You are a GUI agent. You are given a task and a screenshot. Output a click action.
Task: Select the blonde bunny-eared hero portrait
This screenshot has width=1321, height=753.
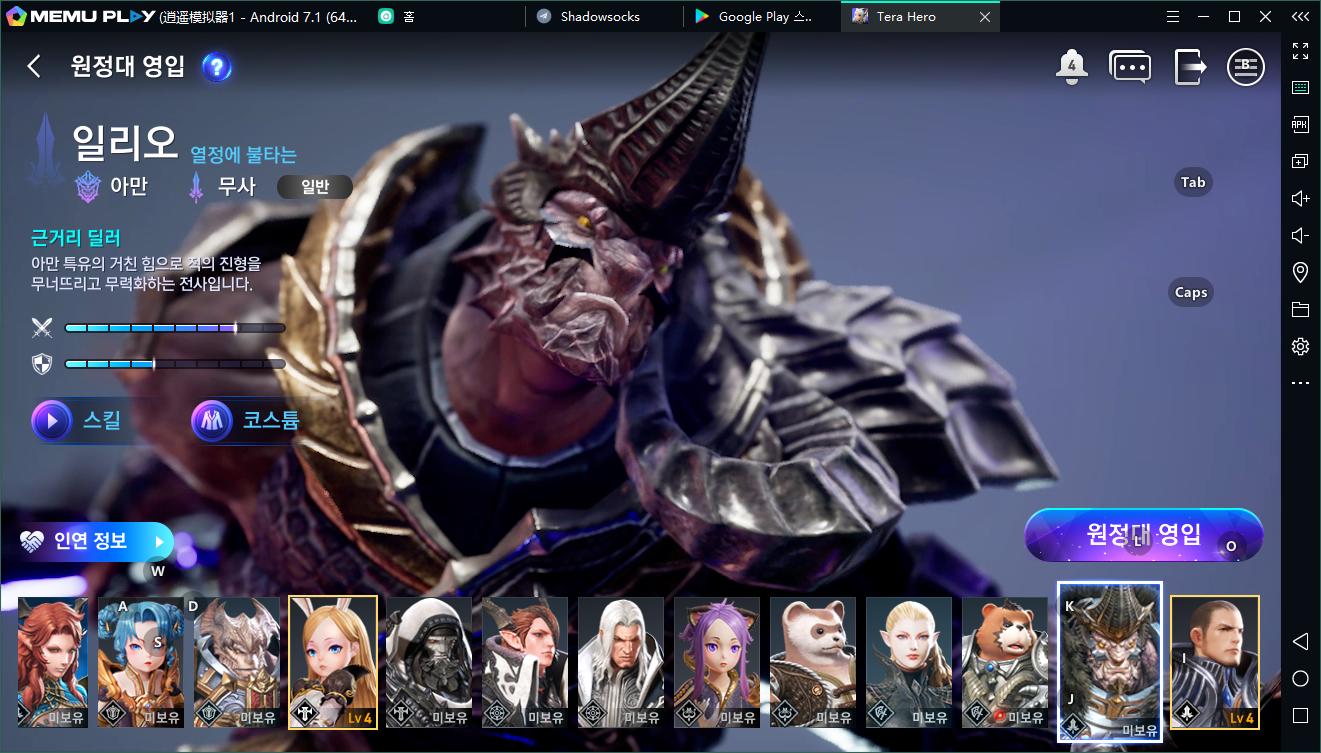[x=333, y=662]
